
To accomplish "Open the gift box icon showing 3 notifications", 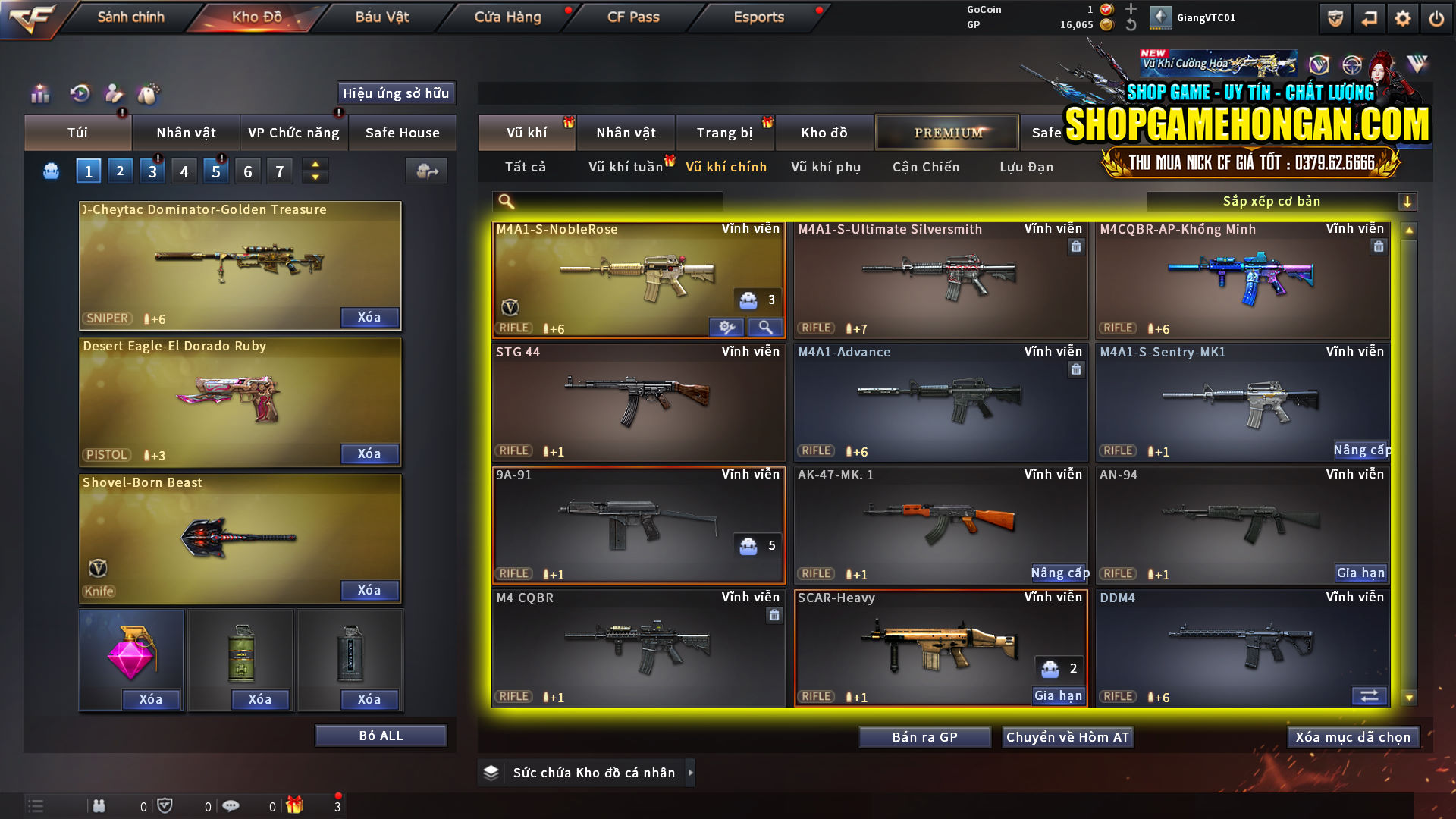I will pyautogui.click(x=296, y=805).
